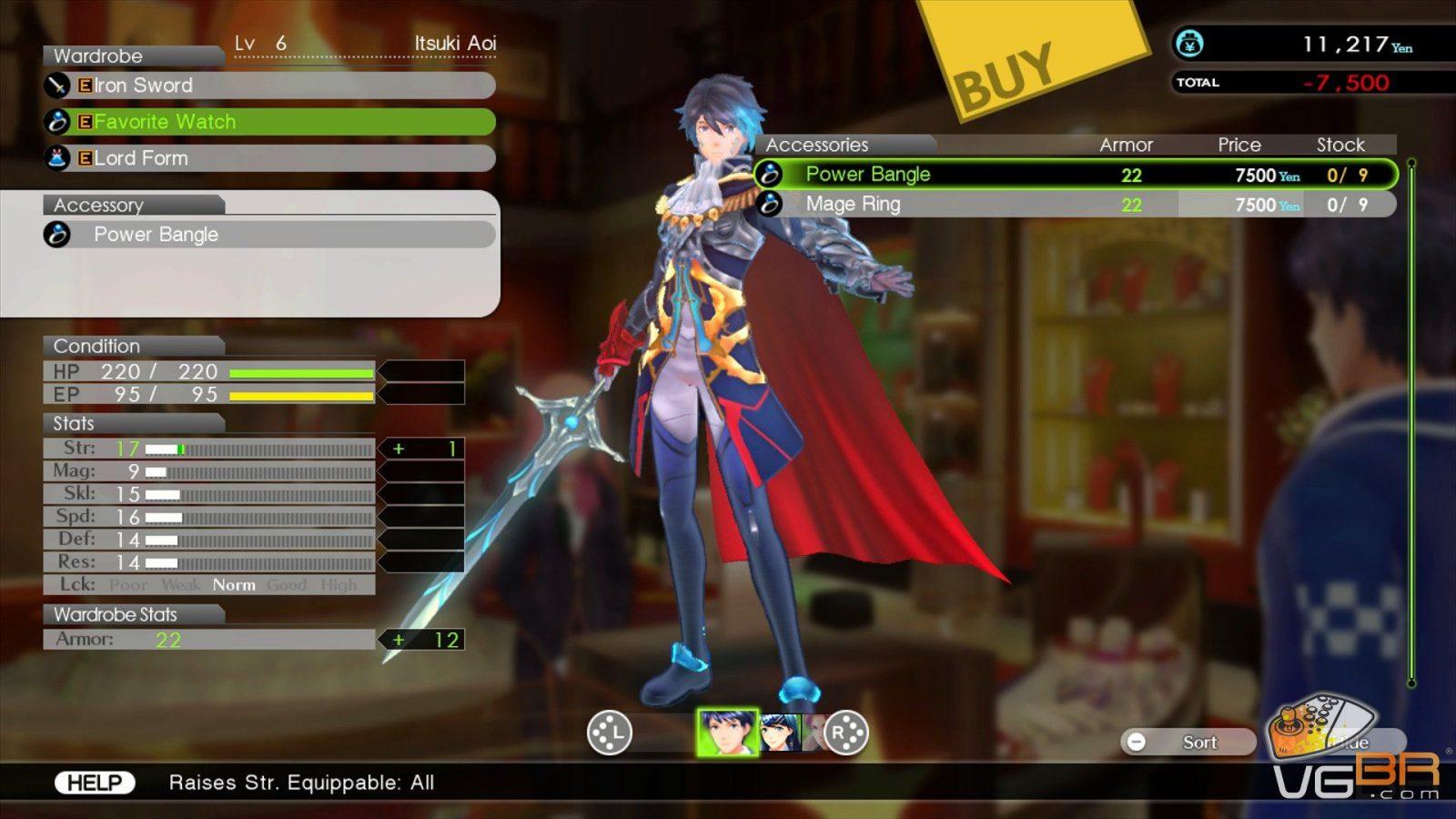Select the Mage Ring shop item
The height and width of the screenshot is (819, 1456).
(1074, 205)
